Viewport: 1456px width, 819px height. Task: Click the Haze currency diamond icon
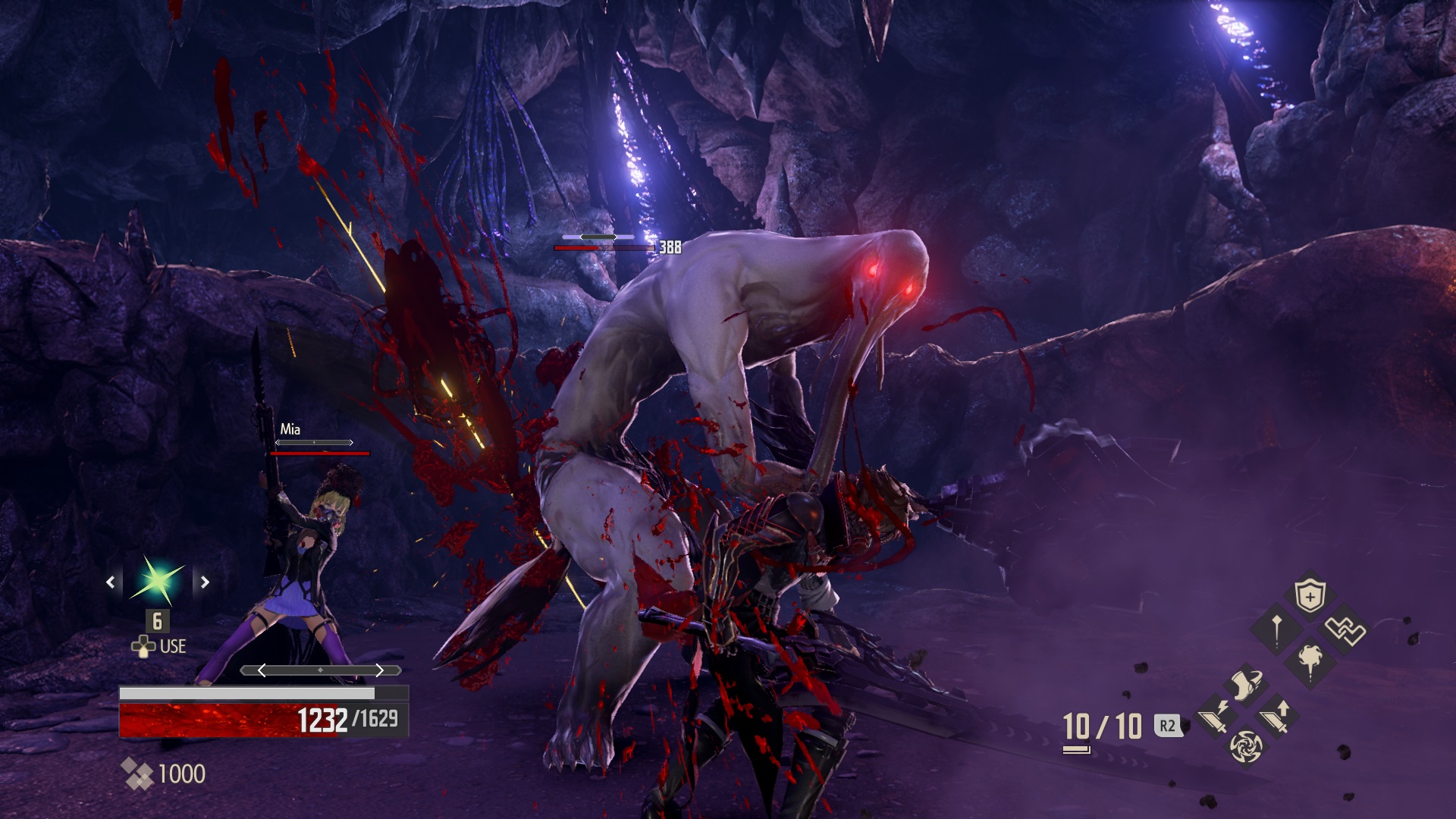point(139,773)
